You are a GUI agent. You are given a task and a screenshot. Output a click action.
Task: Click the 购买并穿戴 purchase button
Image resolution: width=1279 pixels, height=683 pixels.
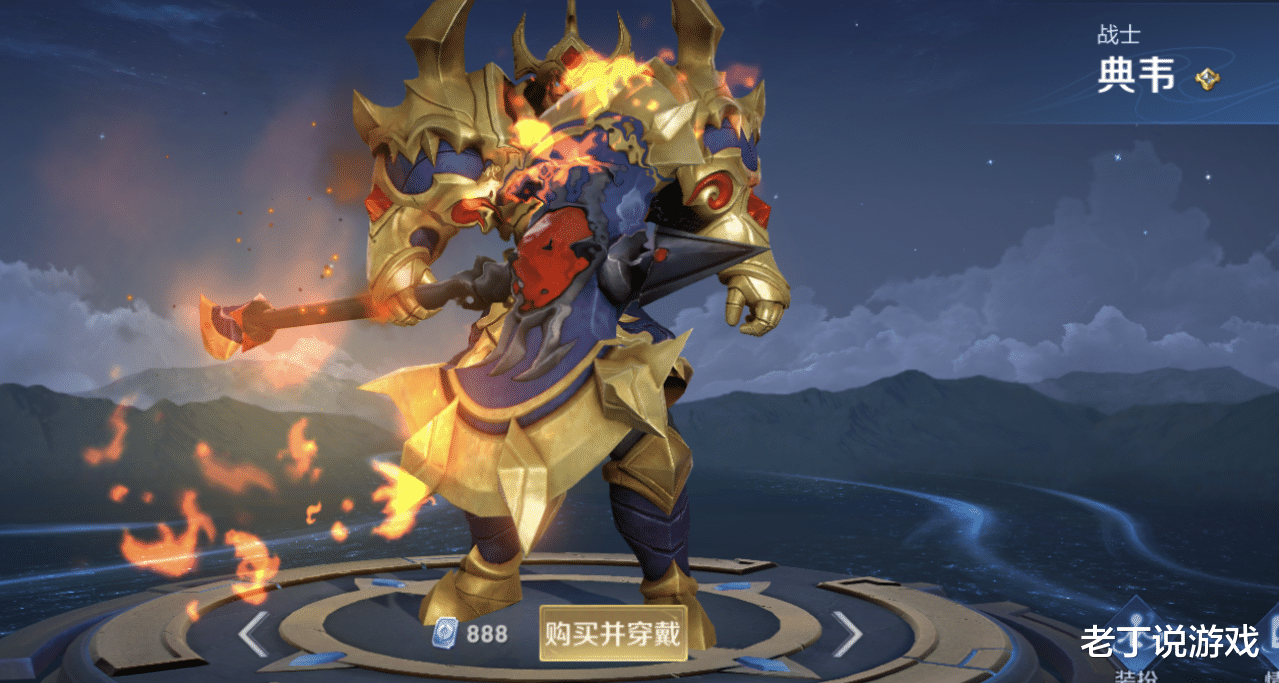coord(613,633)
